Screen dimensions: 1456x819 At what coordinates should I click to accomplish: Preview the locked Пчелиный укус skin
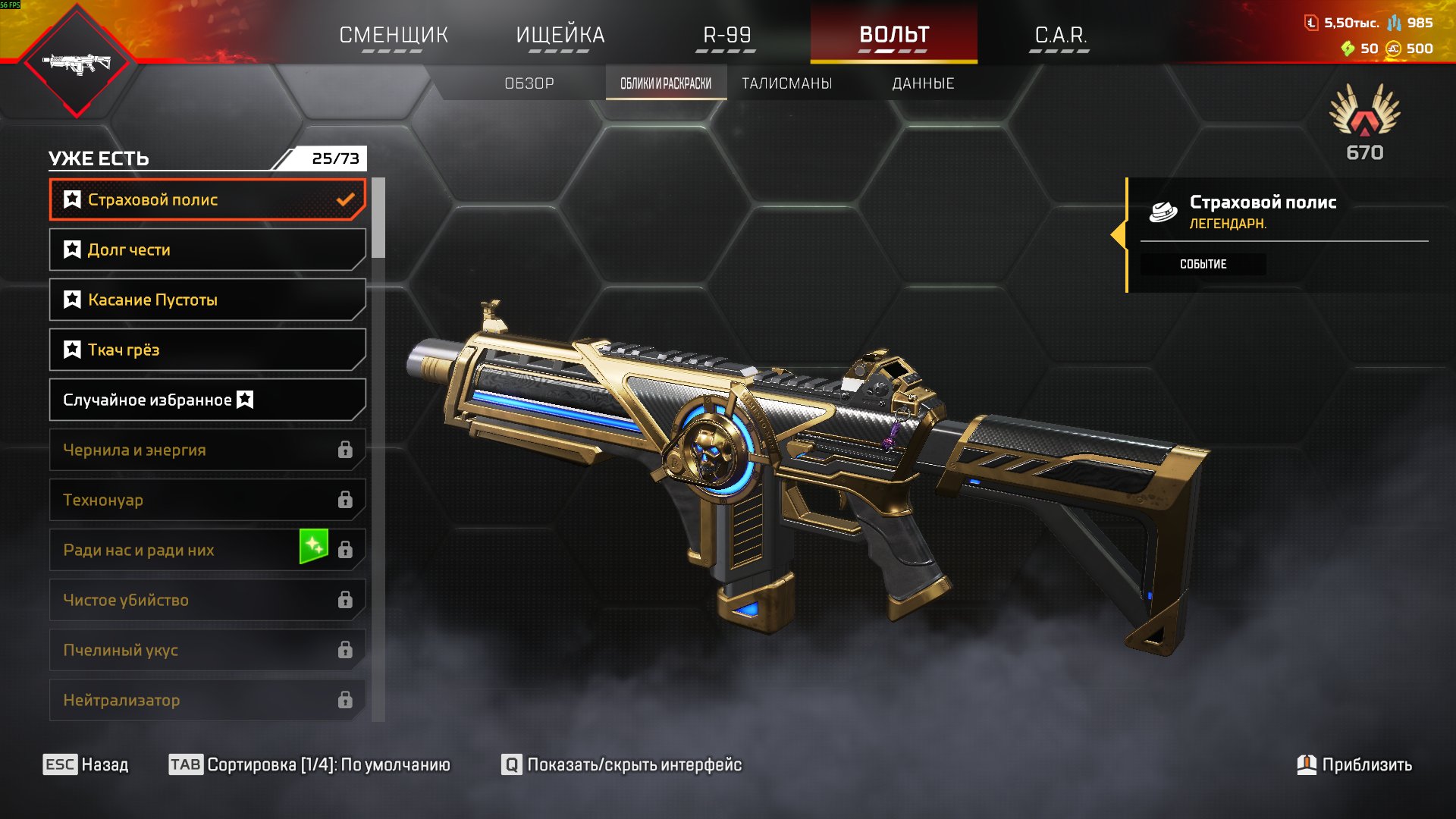pos(207,650)
